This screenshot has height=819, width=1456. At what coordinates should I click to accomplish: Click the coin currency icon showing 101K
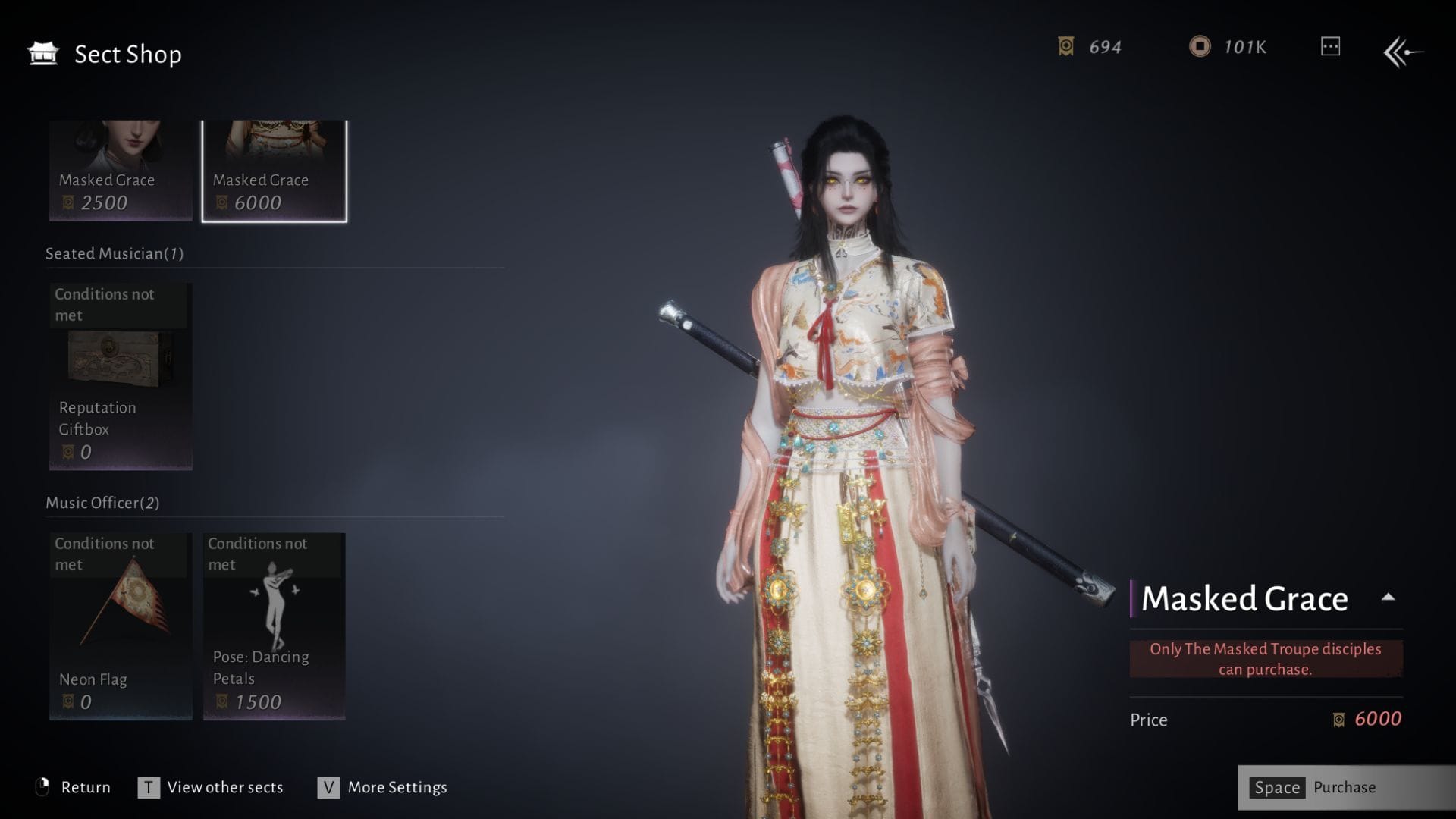coord(1200,47)
